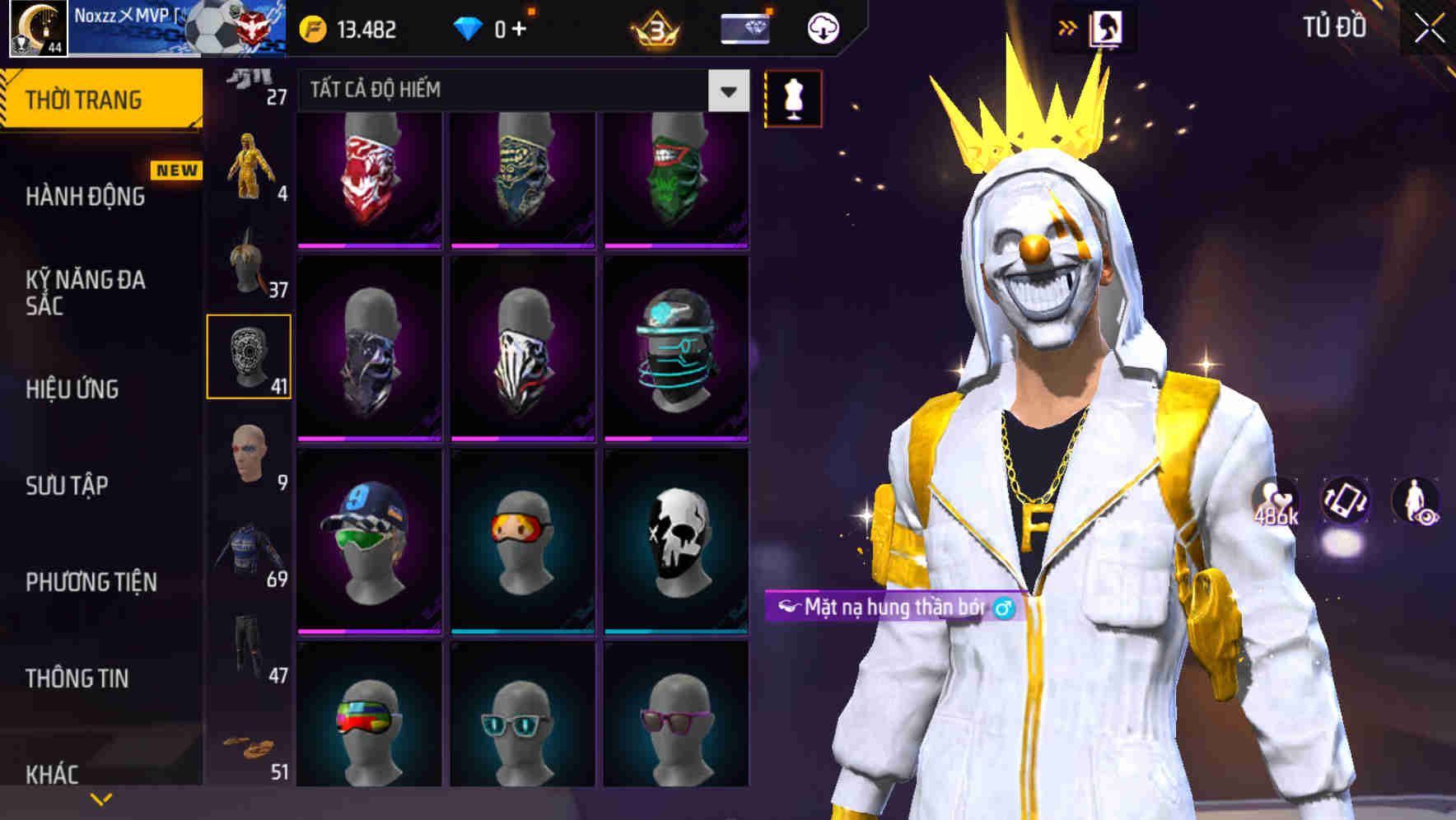Screen dimensions: 1456x820
Task: Collapse the panel with the double-arrow icon
Action: point(1065,26)
